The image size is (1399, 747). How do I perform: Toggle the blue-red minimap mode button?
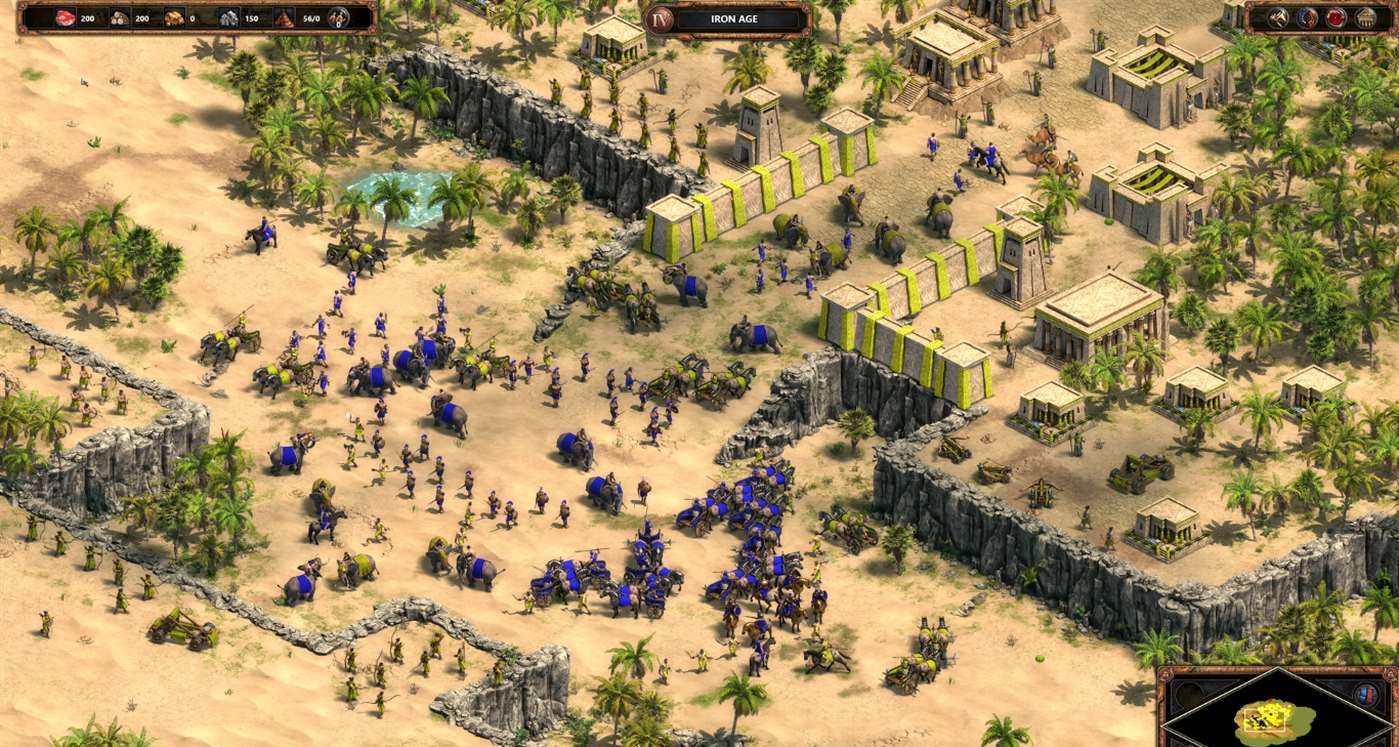coord(1364,695)
